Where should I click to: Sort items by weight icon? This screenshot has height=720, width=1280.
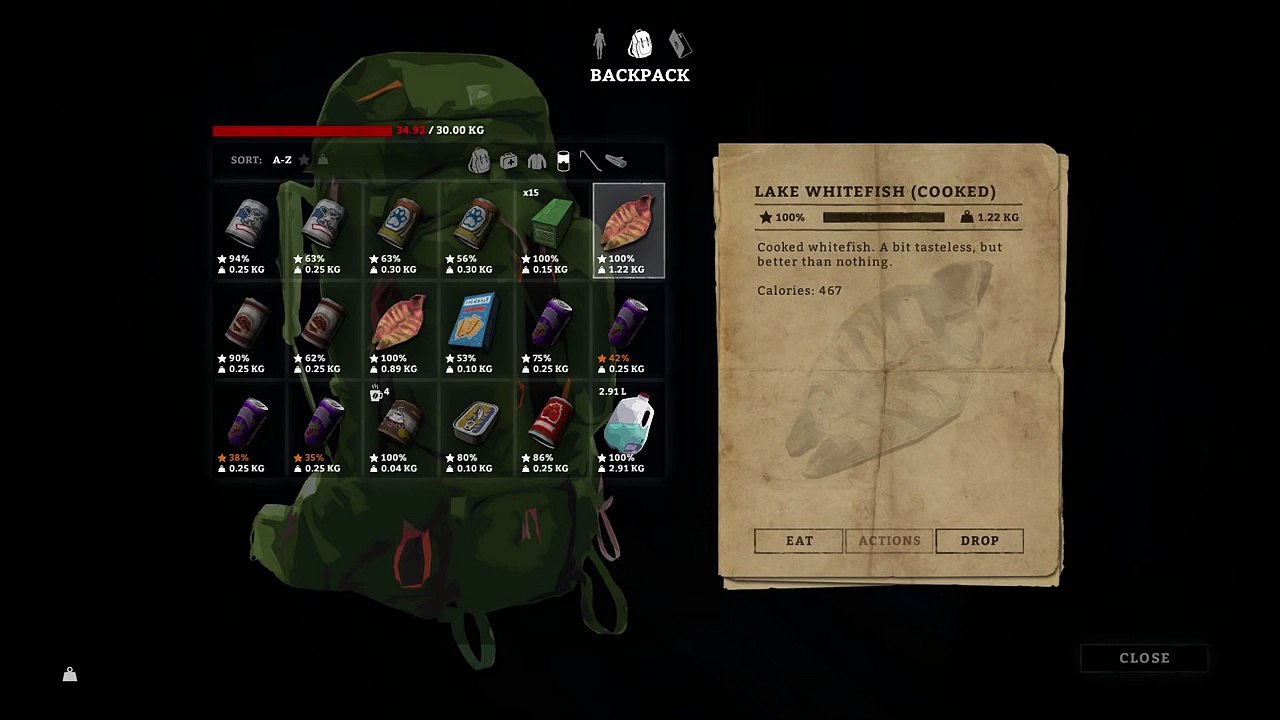coord(323,160)
